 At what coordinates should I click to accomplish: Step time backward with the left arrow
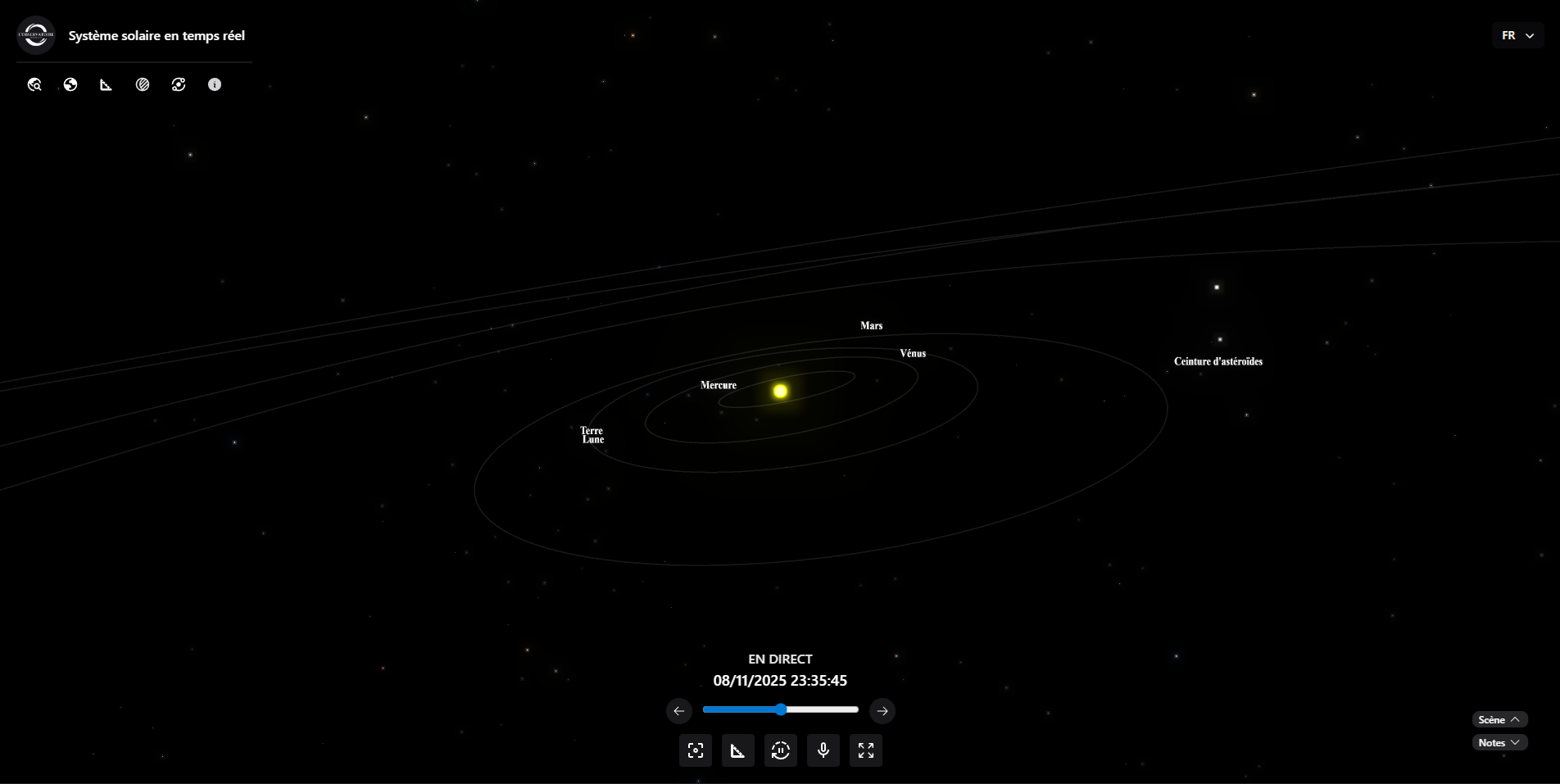(x=678, y=711)
